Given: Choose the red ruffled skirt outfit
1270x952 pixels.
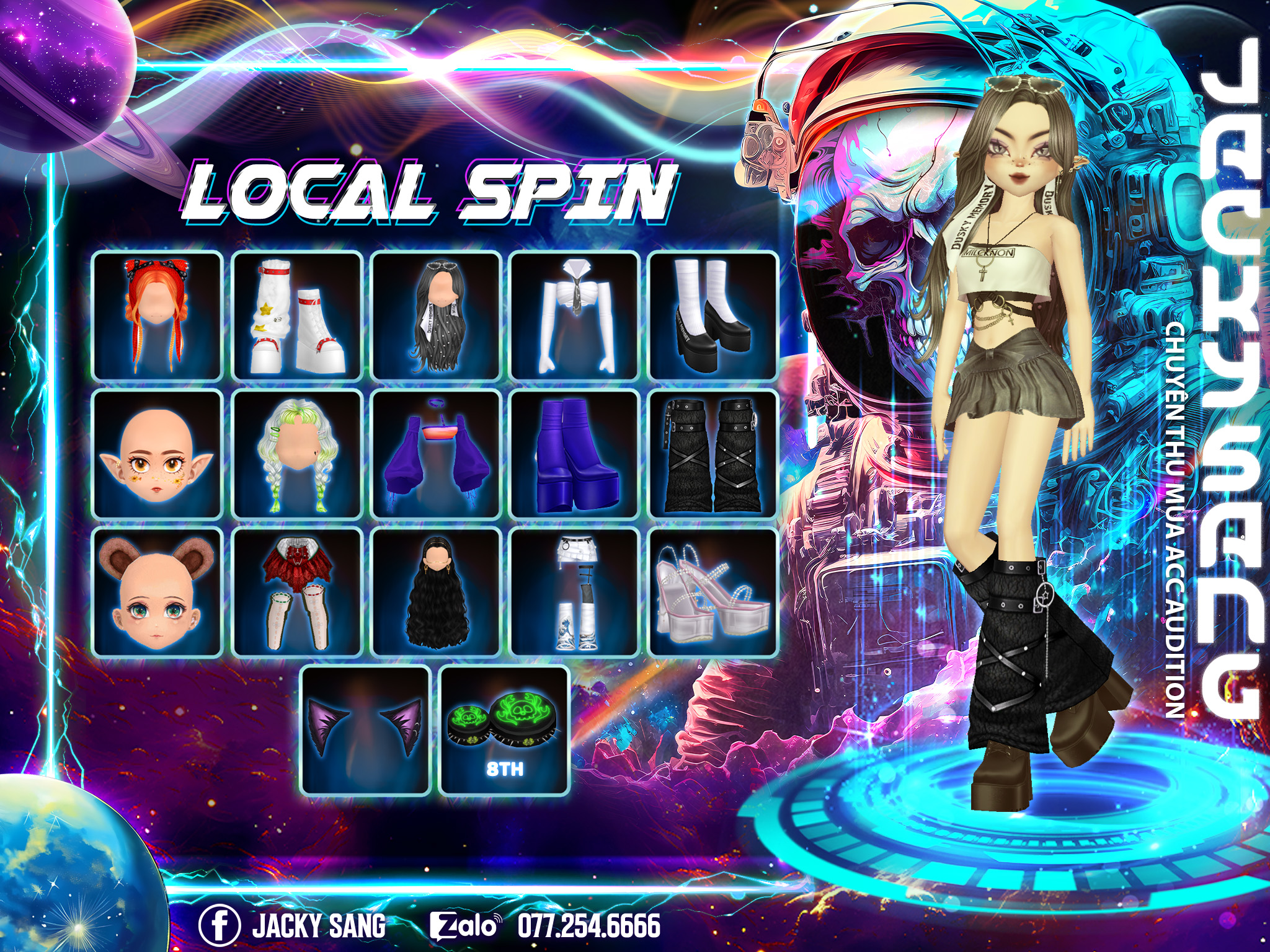Looking at the screenshot, I should click(x=297, y=593).
